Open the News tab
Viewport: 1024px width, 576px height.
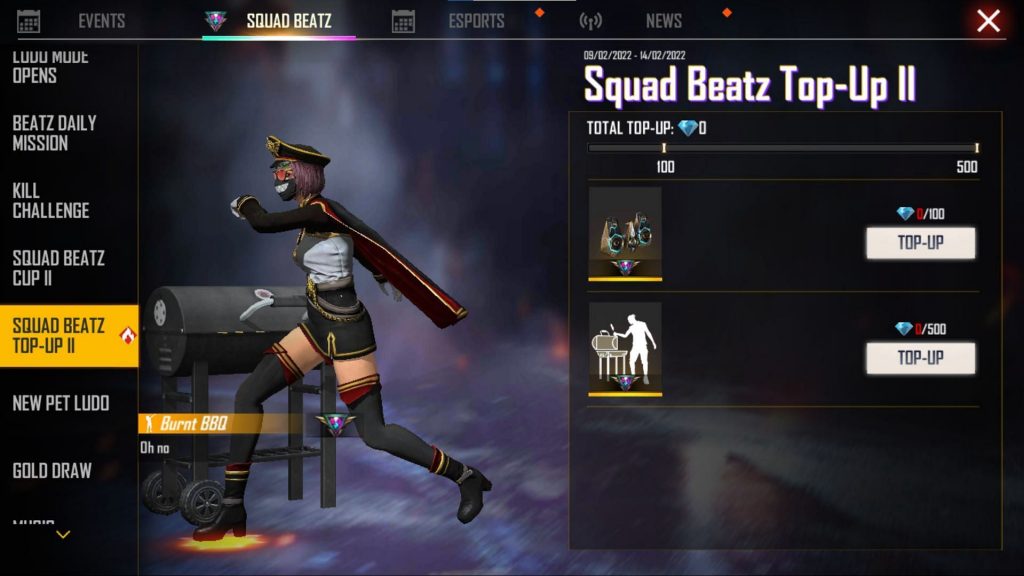coord(663,21)
